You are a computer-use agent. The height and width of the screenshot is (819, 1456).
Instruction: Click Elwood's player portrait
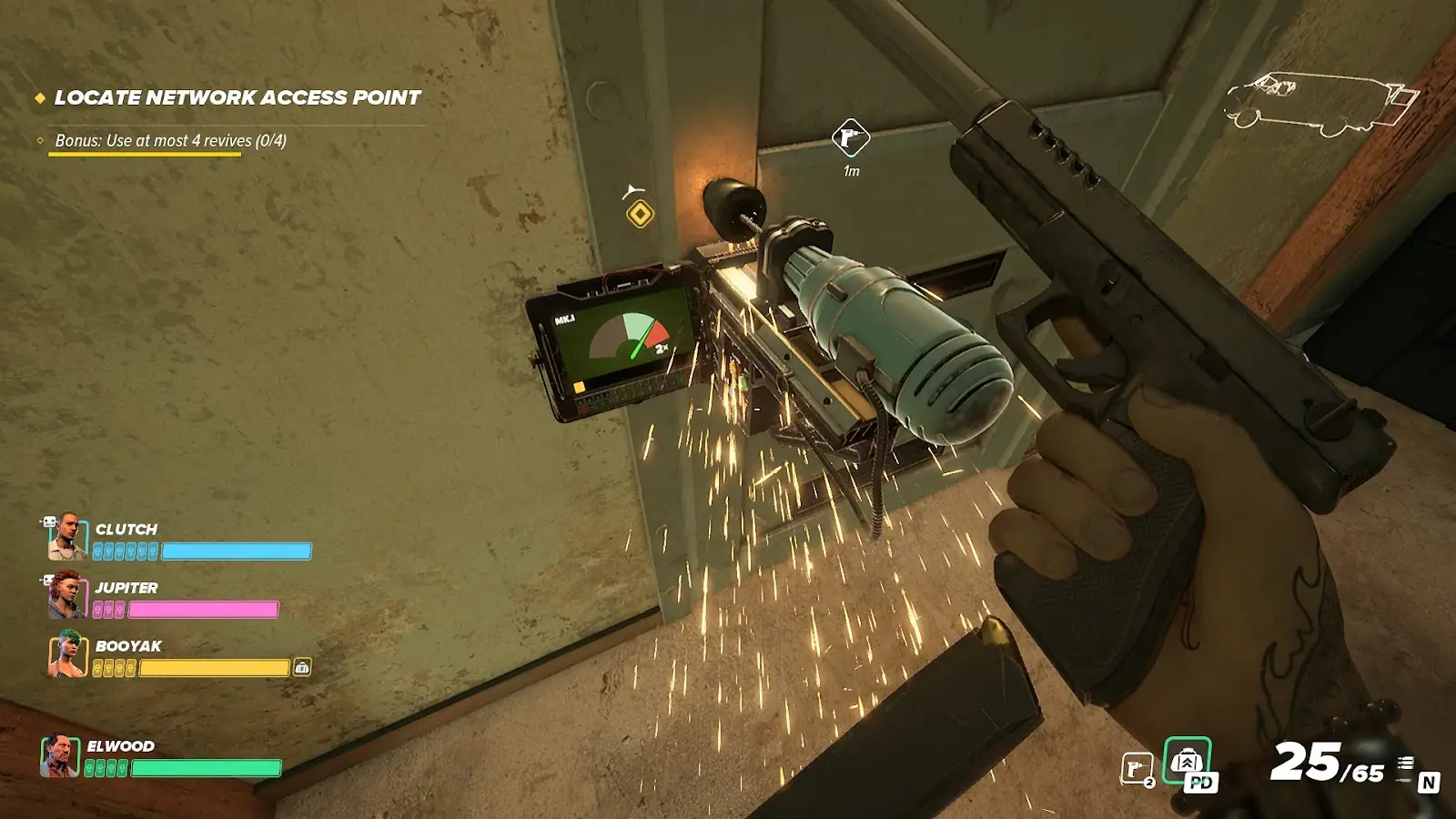(60, 756)
